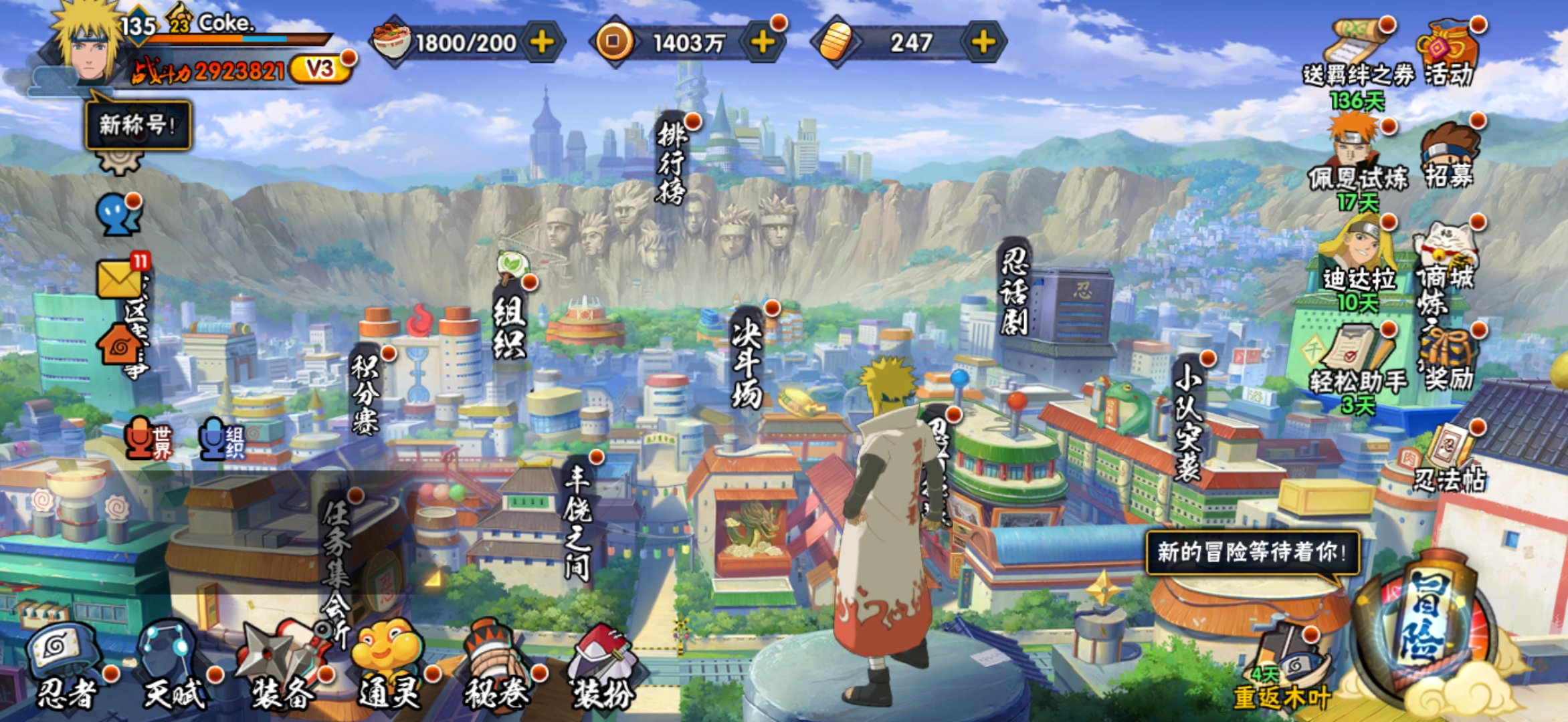Open the 组织 guild building
Screen dimensions: 1568x722
[510, 328]
